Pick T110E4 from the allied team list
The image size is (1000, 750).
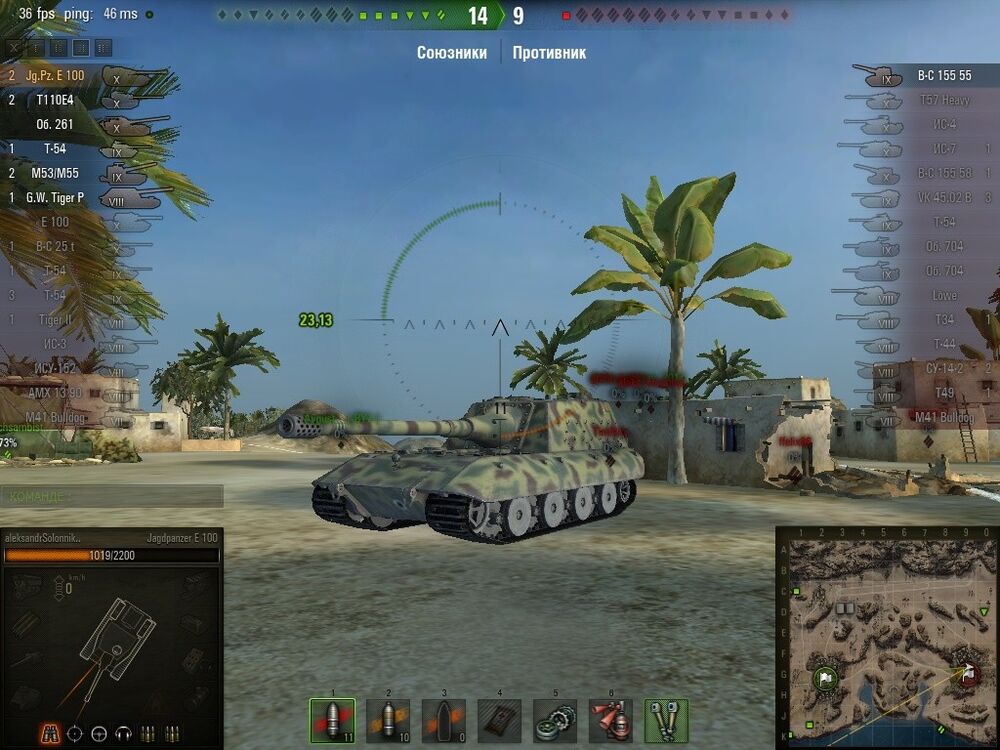[x=55, y=100]
